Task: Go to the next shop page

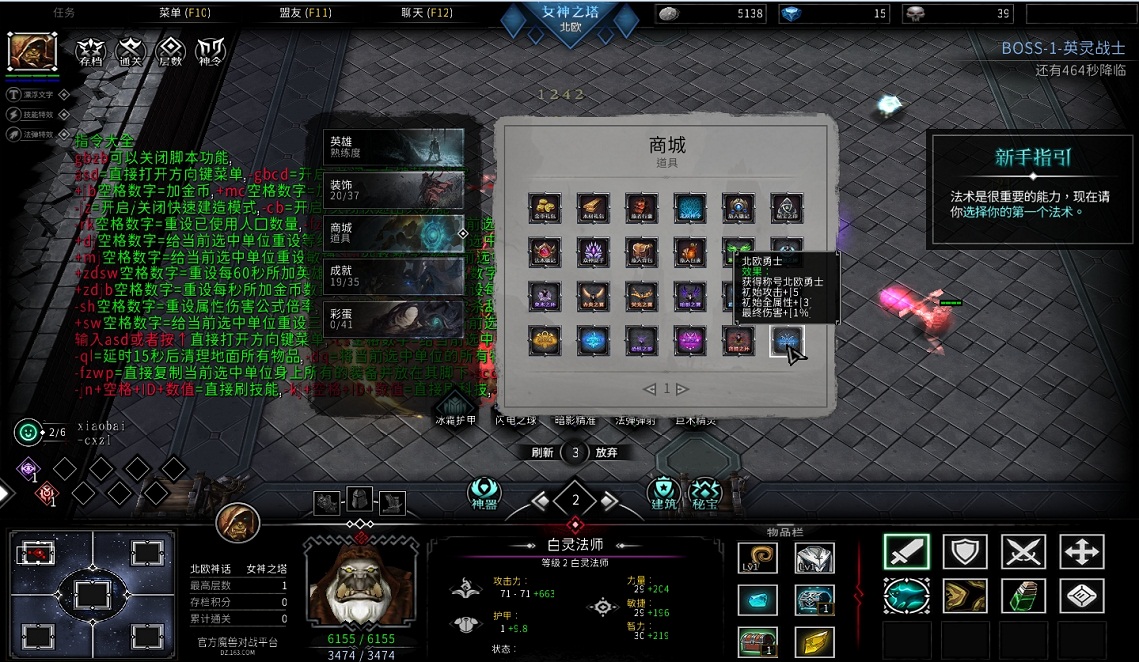Action: tap(682, 389)
